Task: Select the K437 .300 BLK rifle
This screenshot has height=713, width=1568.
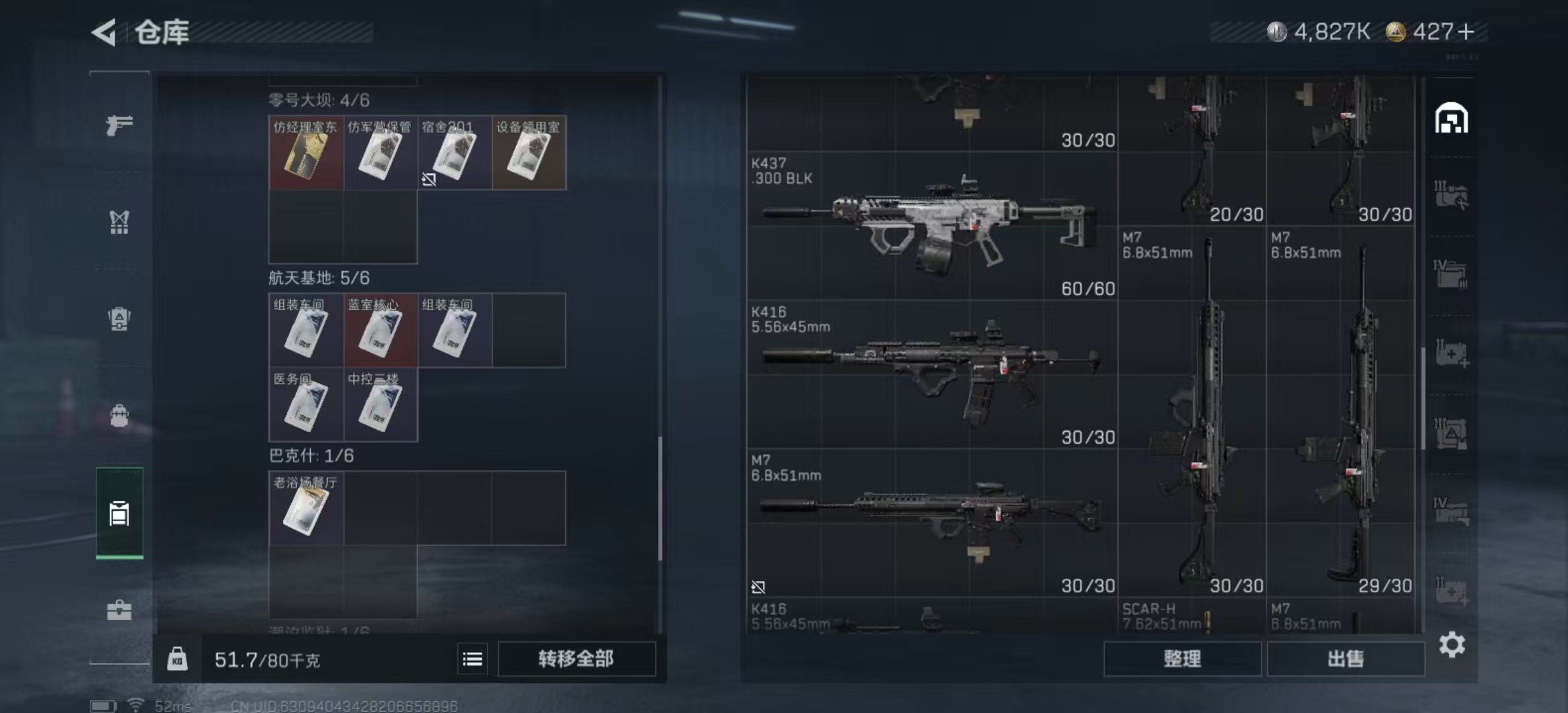Action: tap(931, 225)
